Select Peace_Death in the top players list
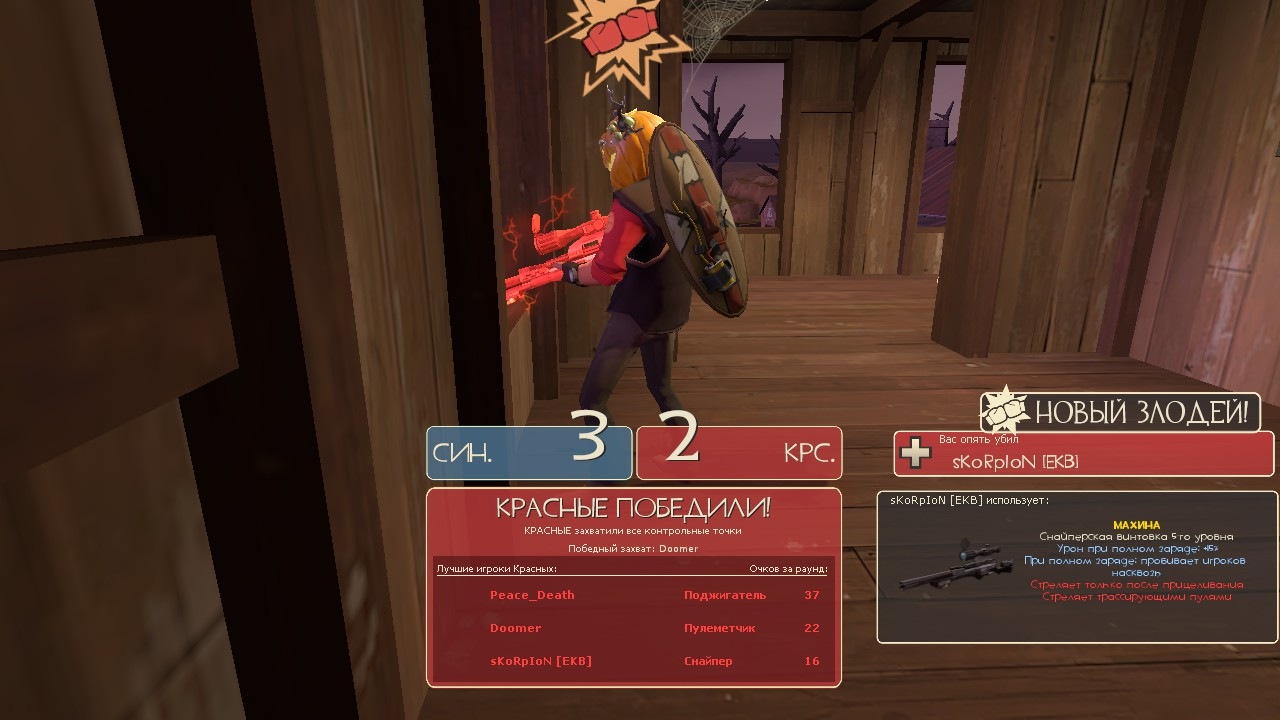 [x=532, y=595]
